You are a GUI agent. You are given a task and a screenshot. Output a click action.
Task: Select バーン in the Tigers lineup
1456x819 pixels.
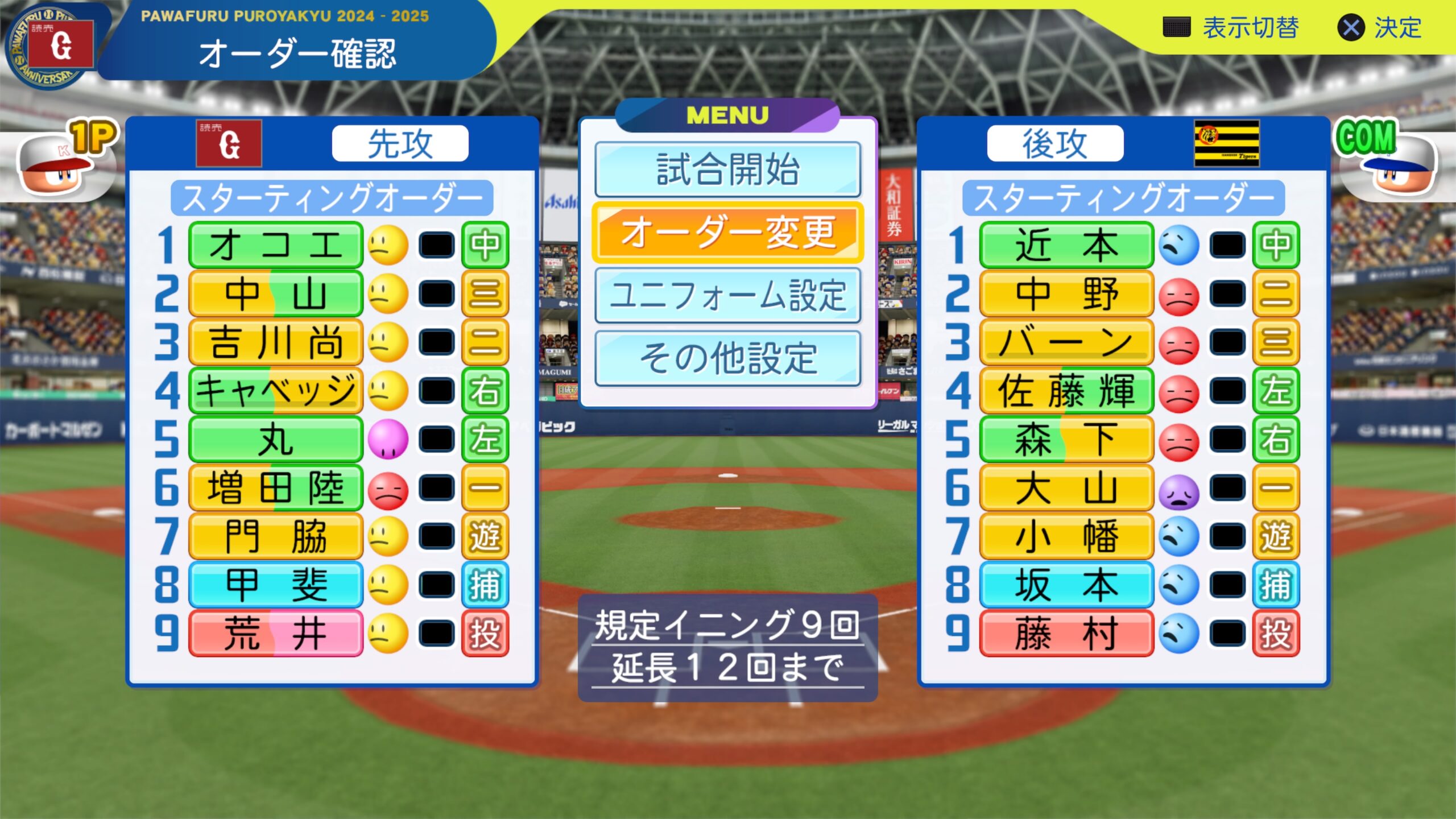tap(1066, 342)
